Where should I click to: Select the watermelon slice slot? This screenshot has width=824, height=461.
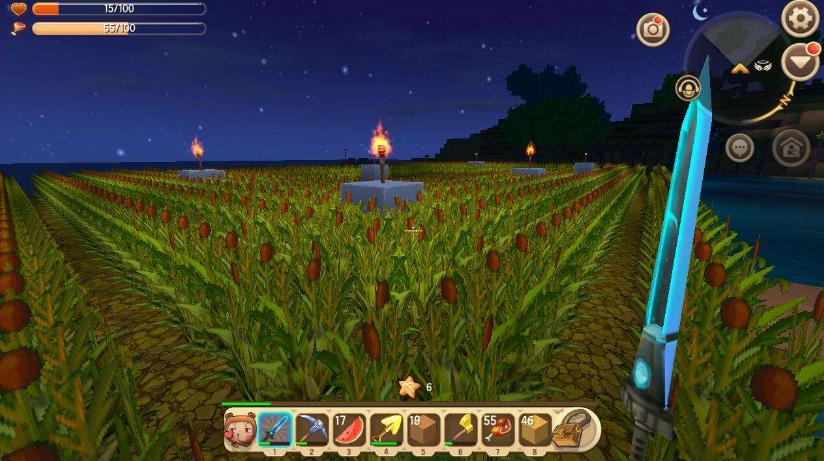349,430
